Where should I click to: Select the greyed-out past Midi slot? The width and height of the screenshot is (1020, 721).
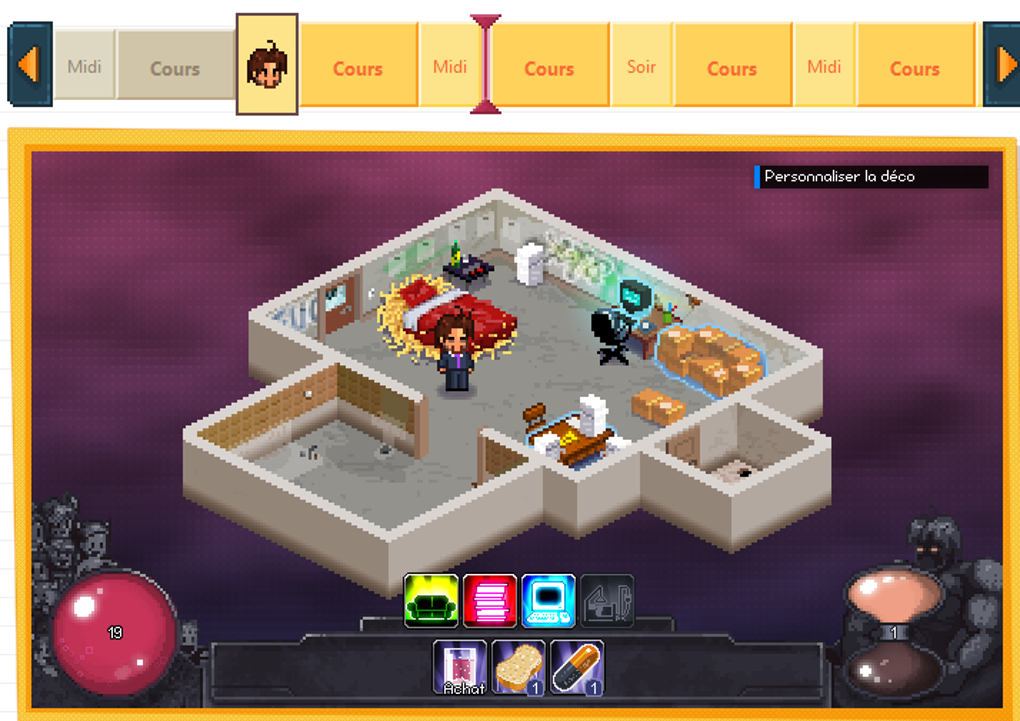point(84,67)
